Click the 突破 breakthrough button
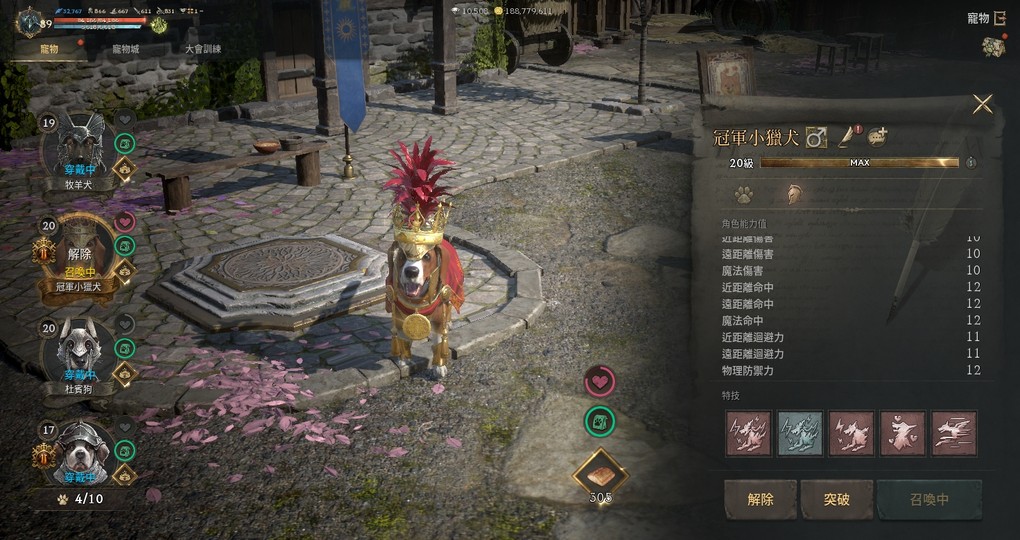 [836, 499]
